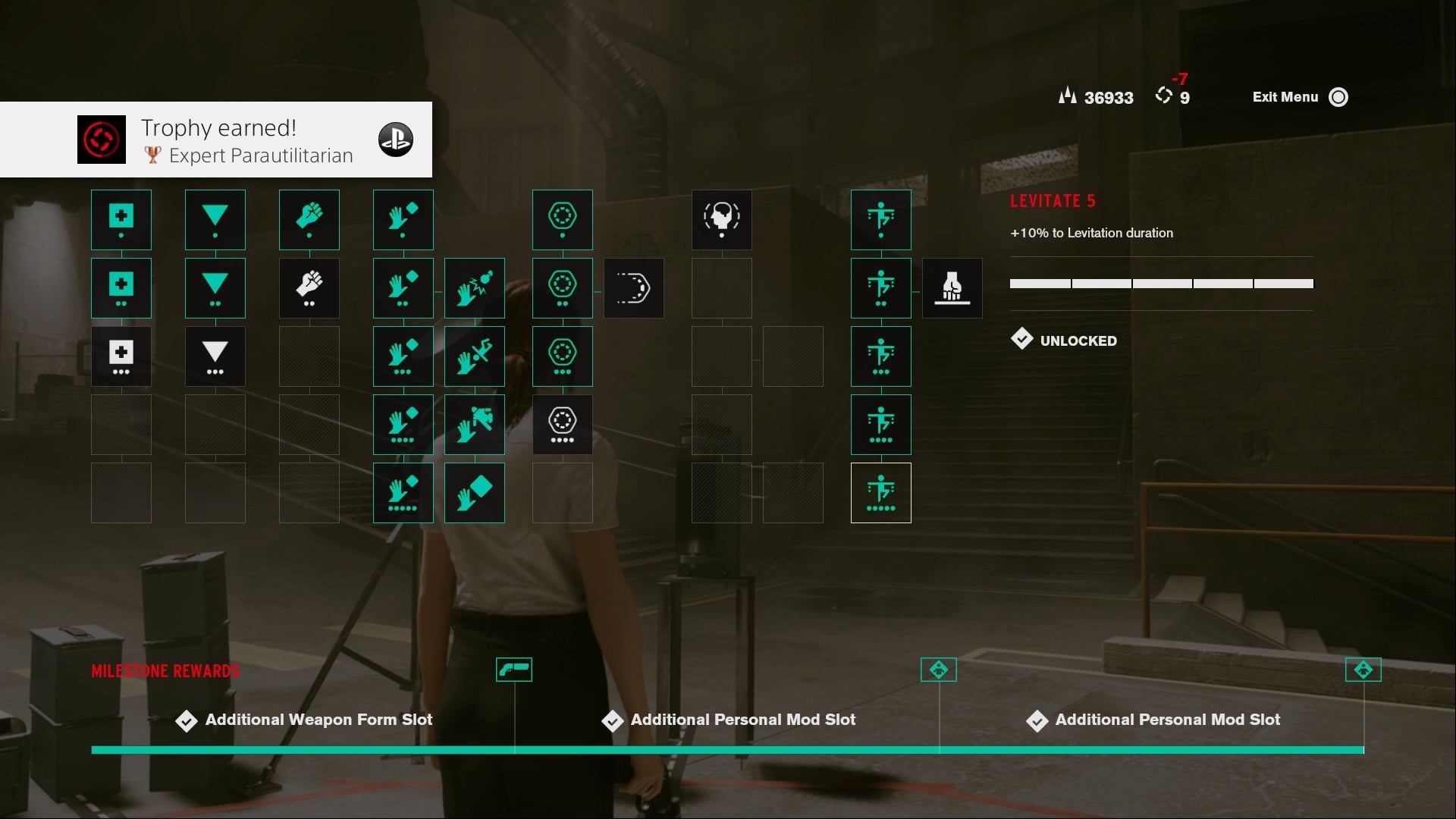Select the Seize head icon node
The width and height of the screenshot is (1456, 819).
pos(721,220)
